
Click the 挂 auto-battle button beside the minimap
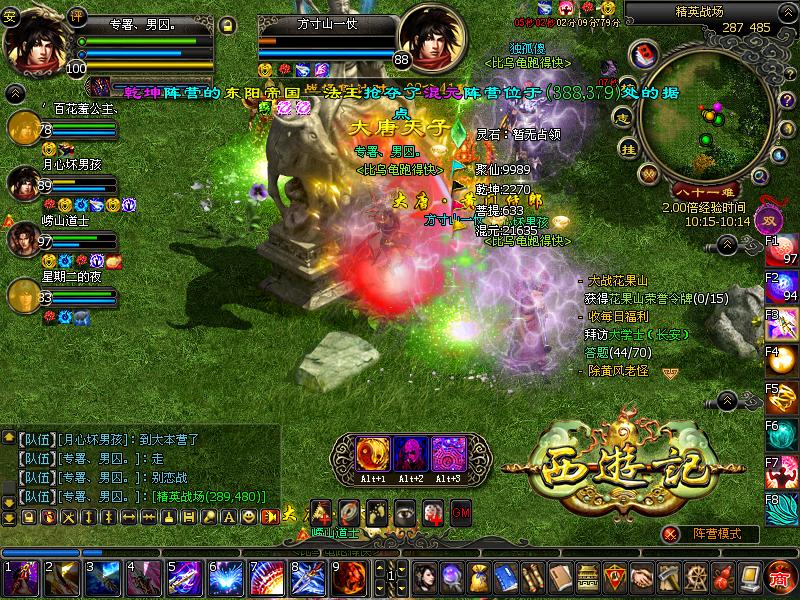tap(629, 149)
